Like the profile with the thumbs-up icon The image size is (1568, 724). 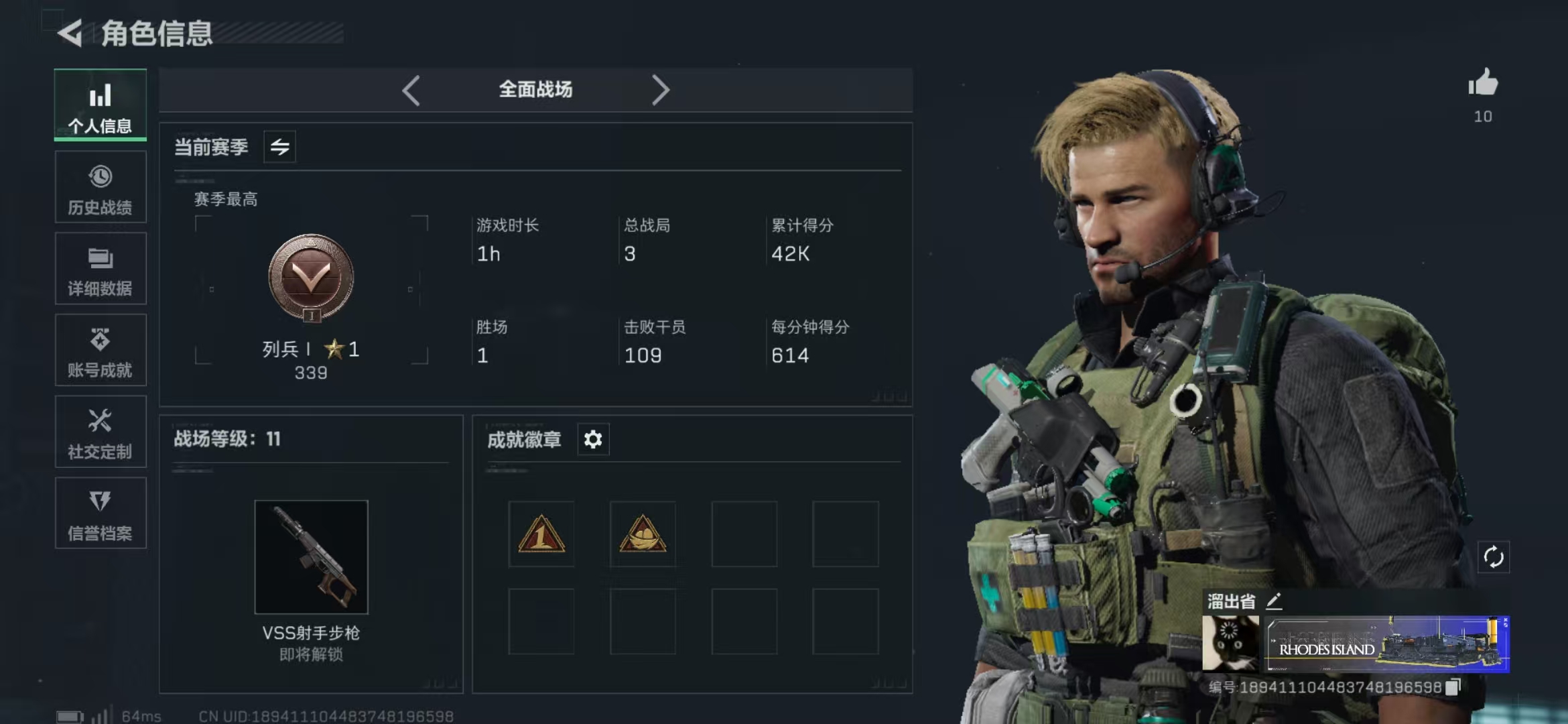(1483, 84)
